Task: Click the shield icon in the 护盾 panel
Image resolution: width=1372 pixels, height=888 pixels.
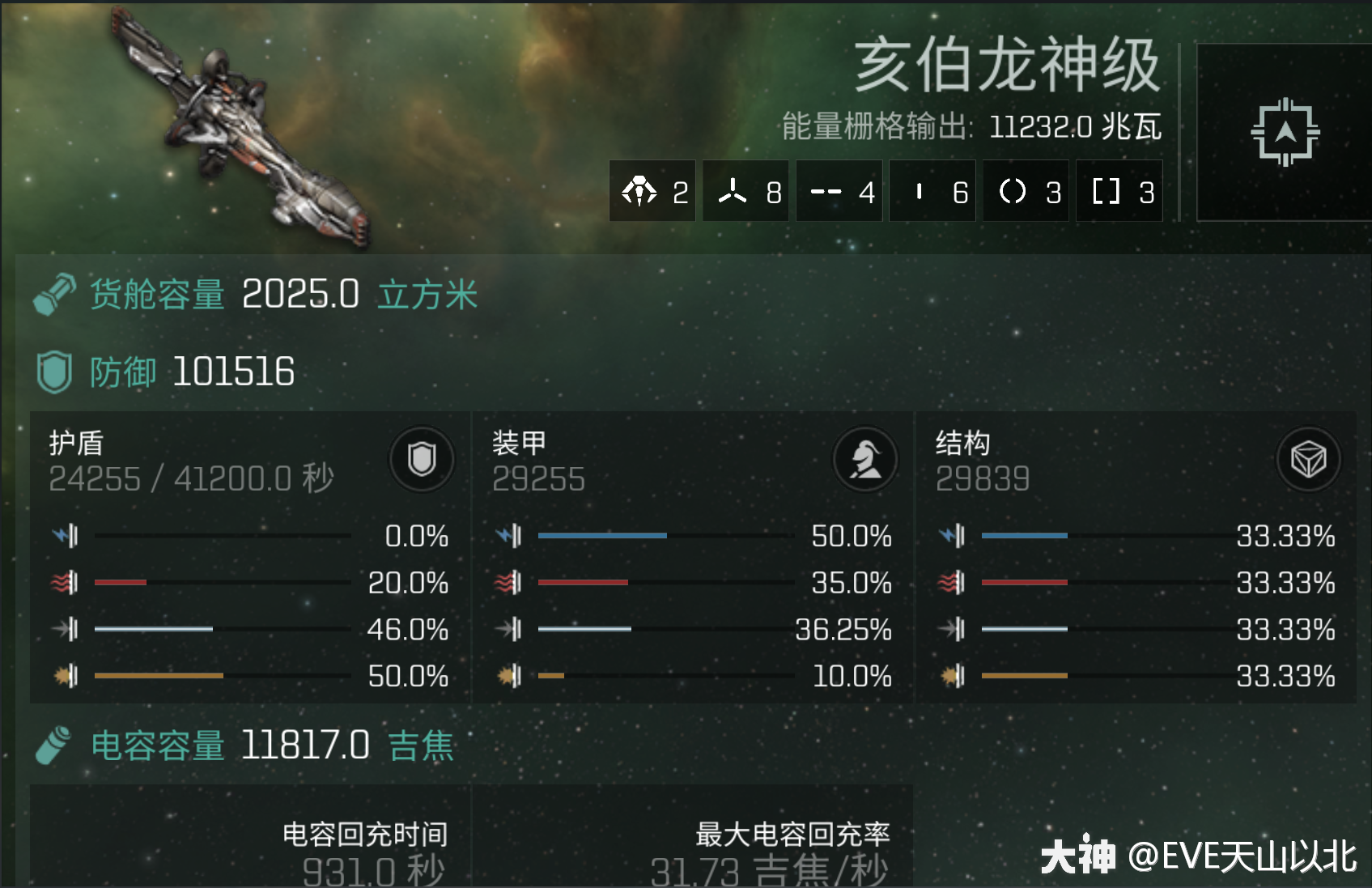Action: coord(422,459)
